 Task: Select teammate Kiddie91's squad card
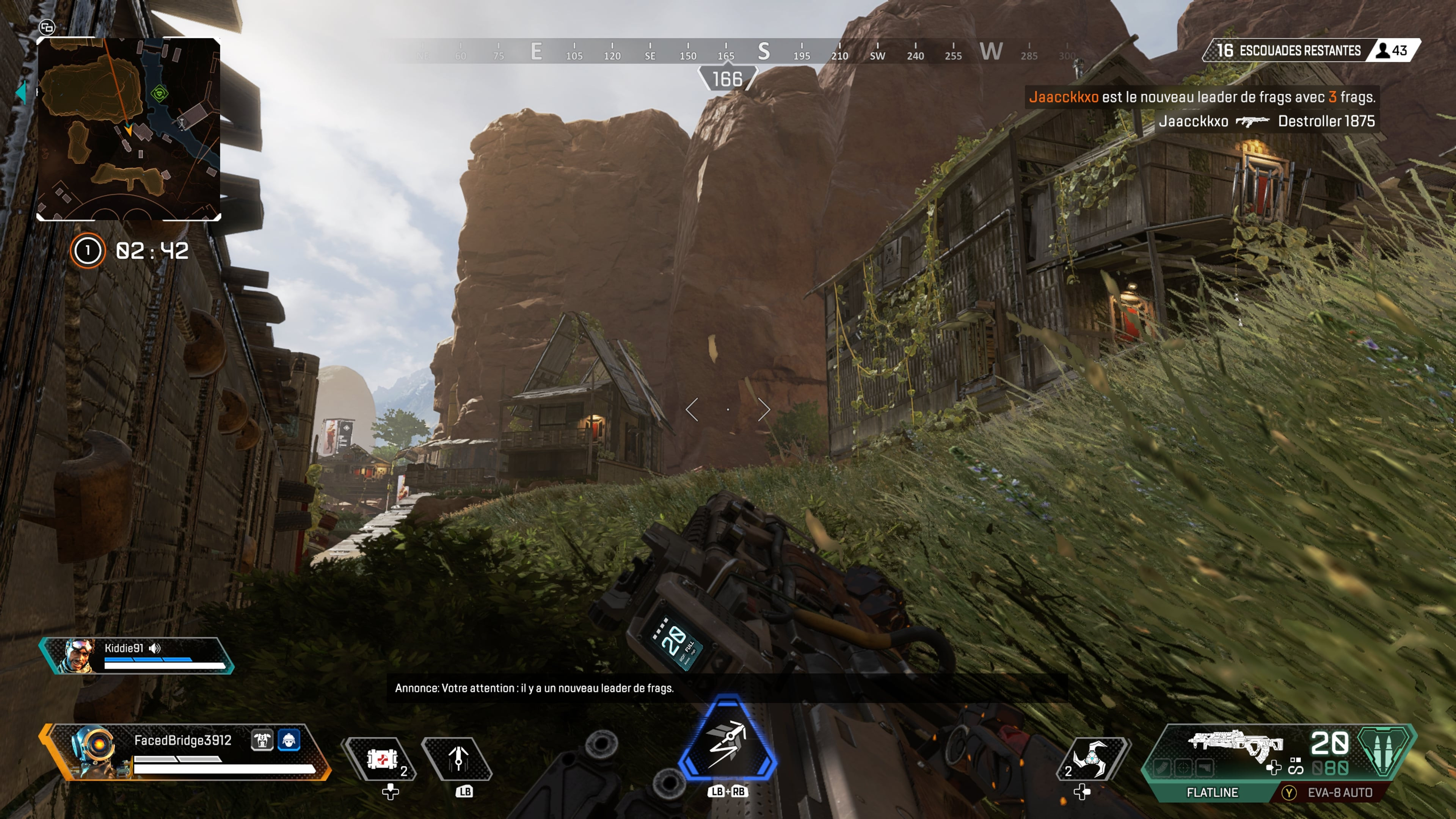[137, 656]
